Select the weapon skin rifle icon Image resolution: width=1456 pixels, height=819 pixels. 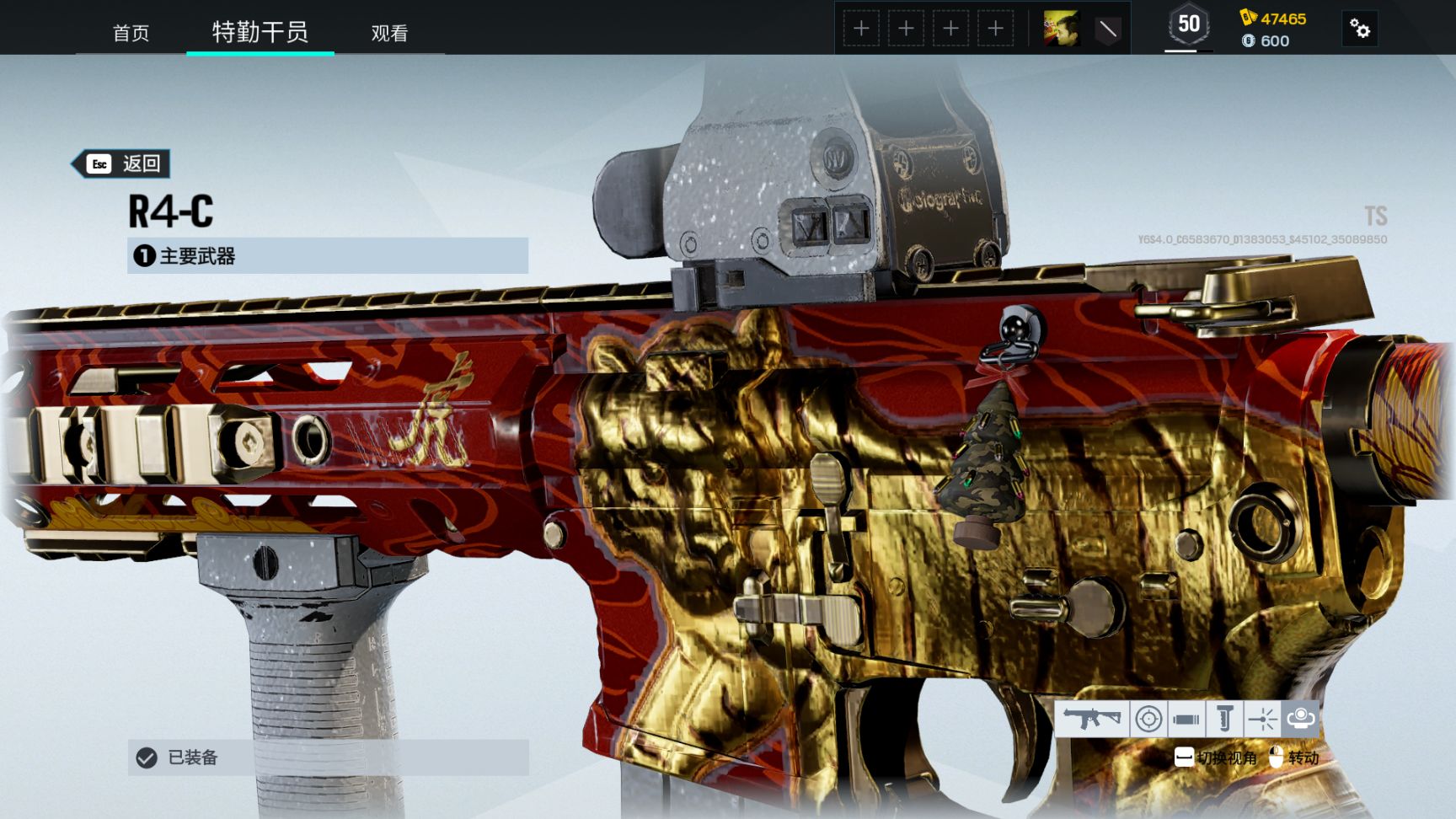point(1091,719)
